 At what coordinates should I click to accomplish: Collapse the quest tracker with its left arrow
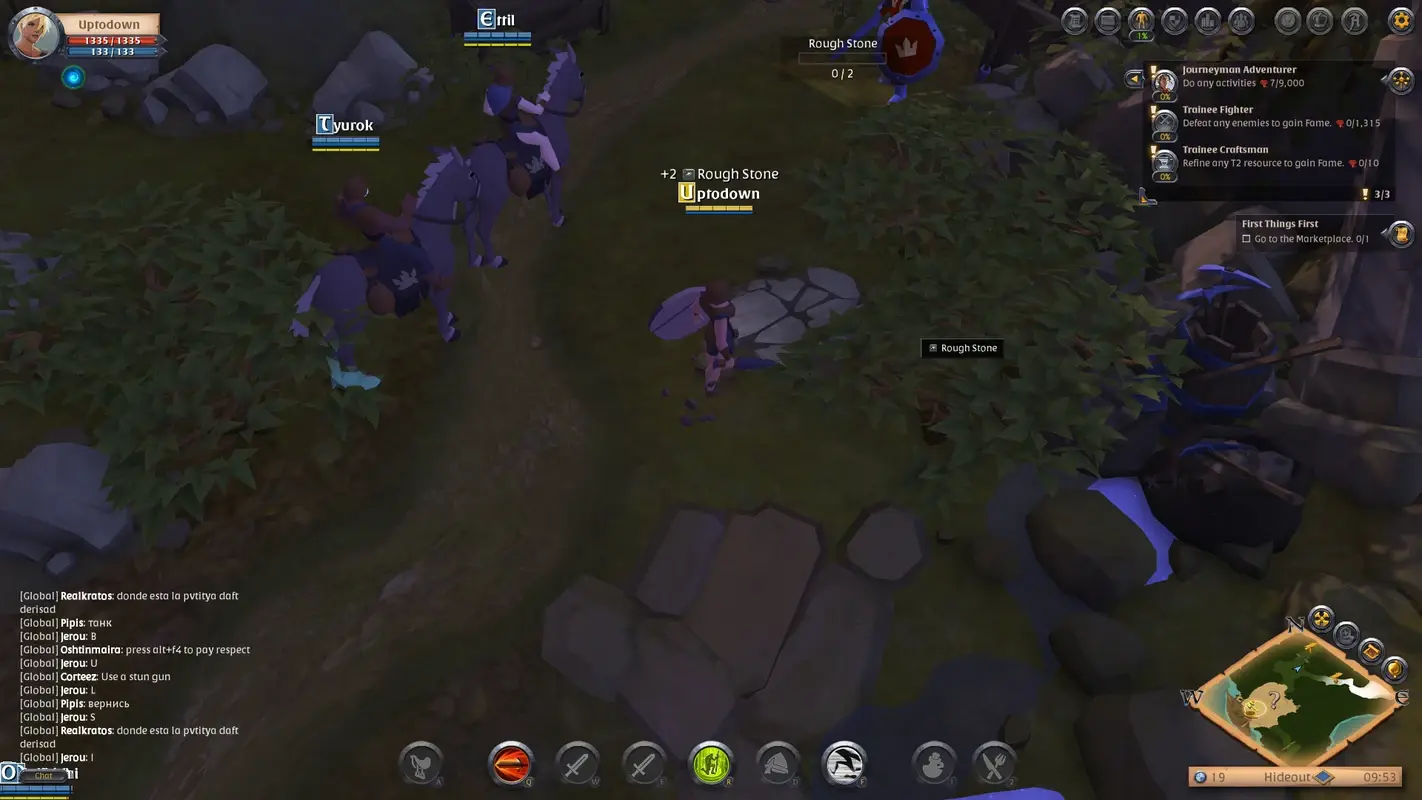coord(1134,79)
